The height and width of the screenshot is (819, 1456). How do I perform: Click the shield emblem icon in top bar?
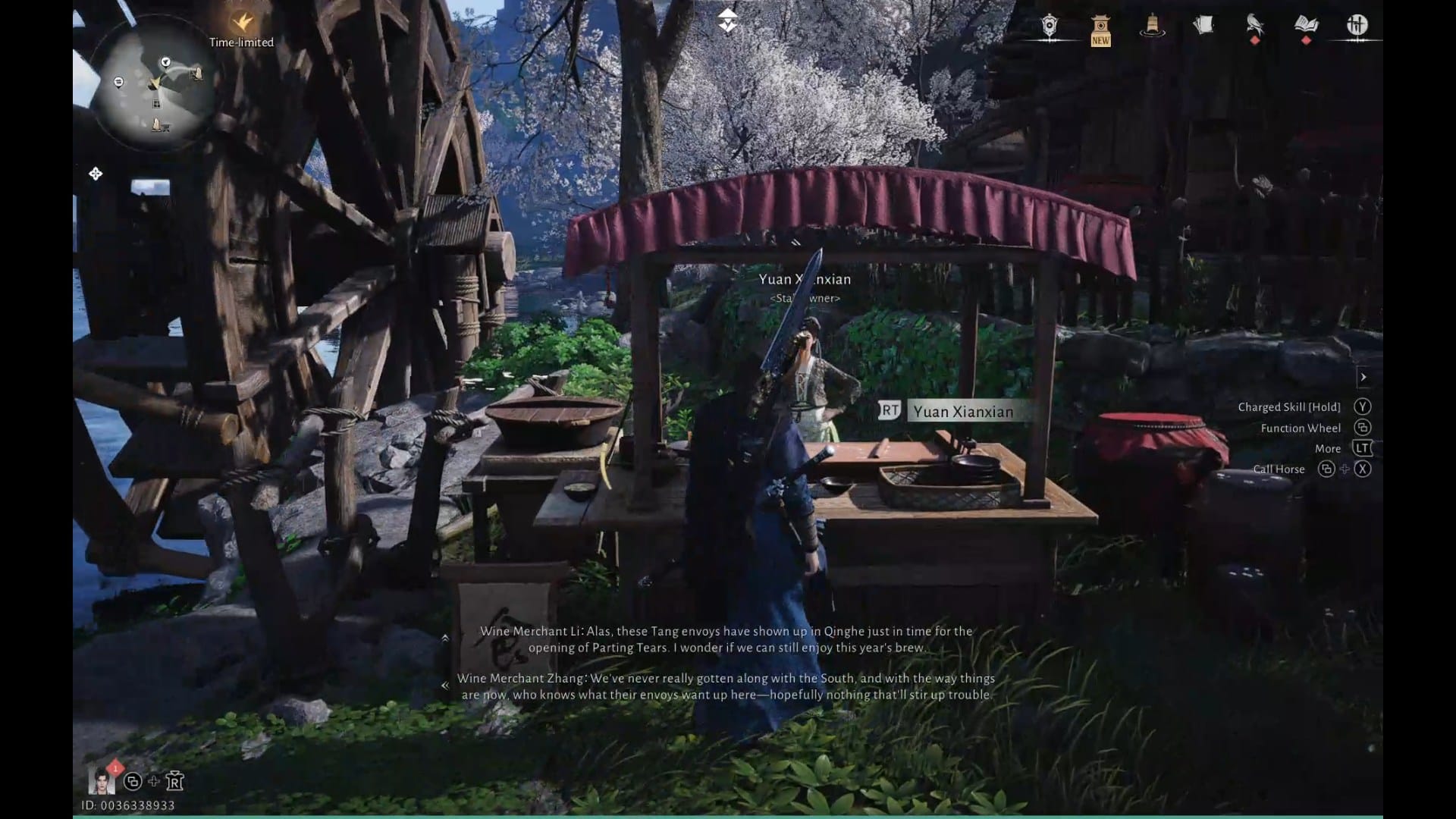coord(1050,27)
